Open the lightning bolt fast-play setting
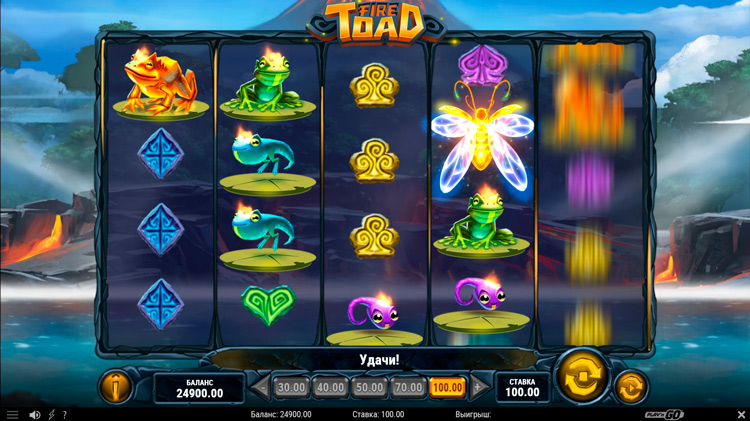The width and height of the screenshot is (750, 421). click(52, 414)
